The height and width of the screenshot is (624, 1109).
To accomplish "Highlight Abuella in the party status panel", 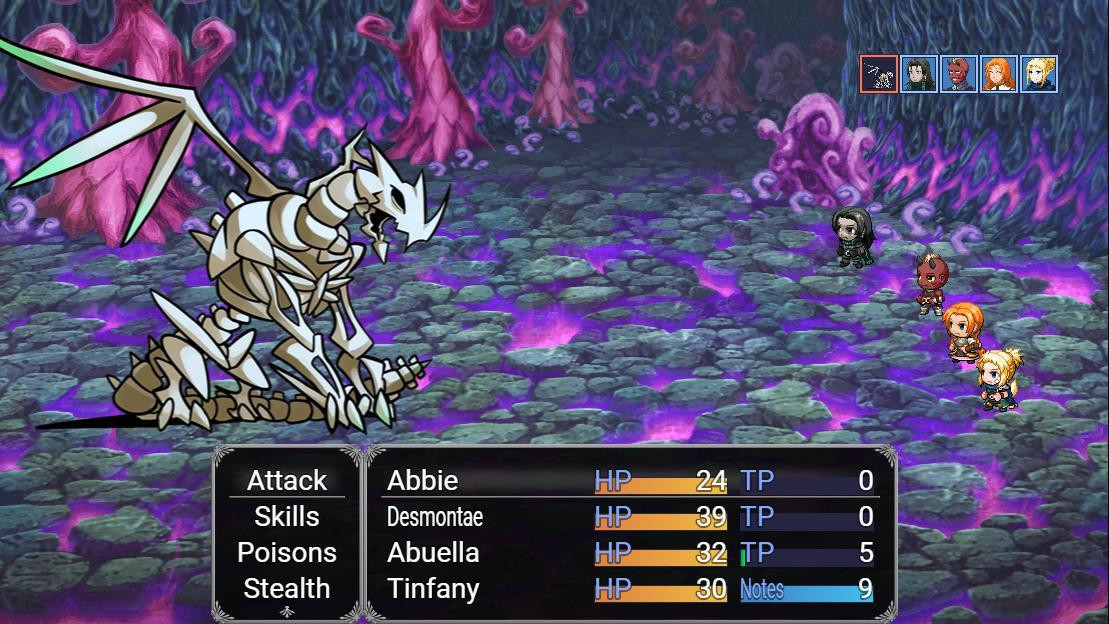I will 630,553.
